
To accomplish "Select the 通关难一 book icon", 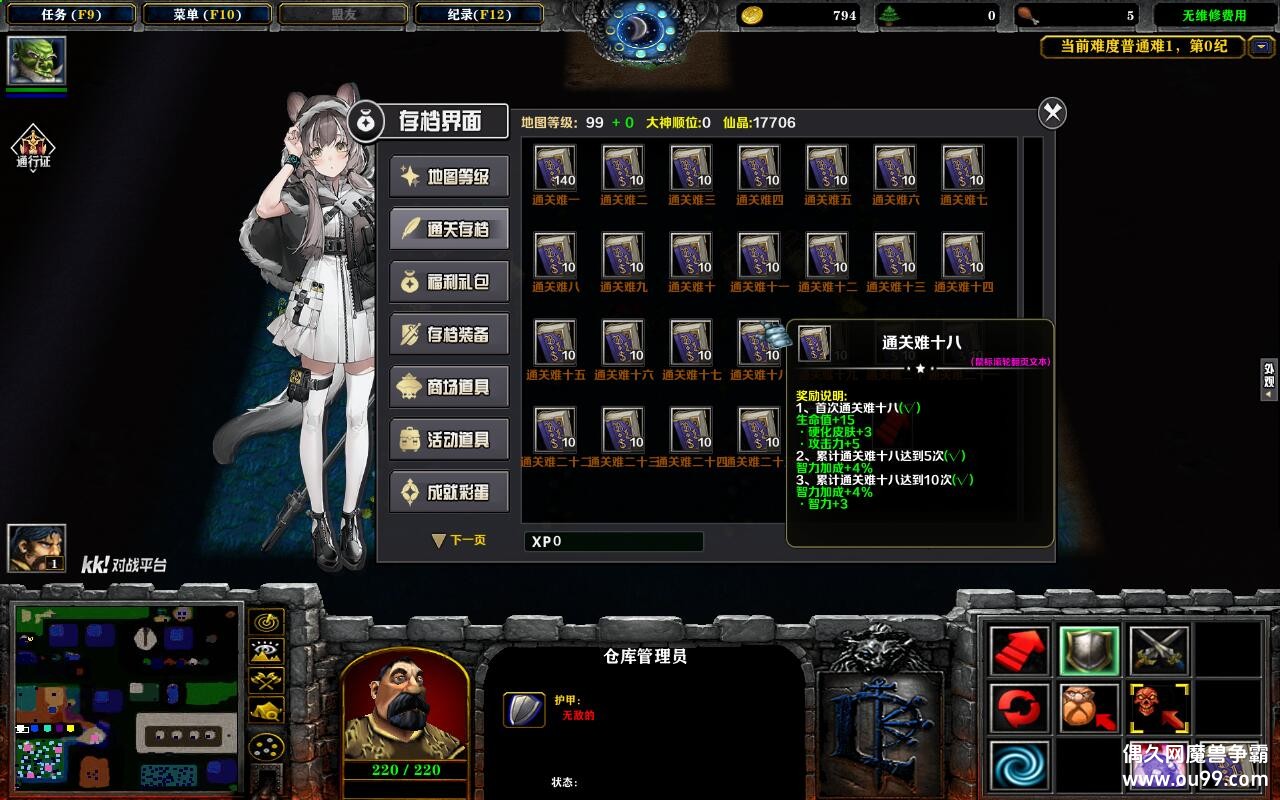I will (555, 168).
